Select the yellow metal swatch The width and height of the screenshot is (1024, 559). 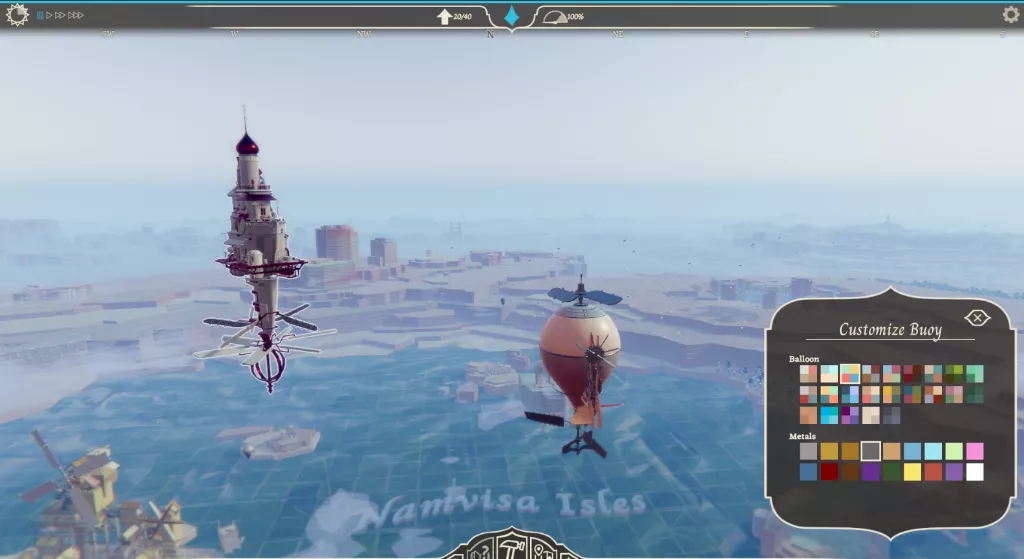pyautogui.click(x=912, y=471)
